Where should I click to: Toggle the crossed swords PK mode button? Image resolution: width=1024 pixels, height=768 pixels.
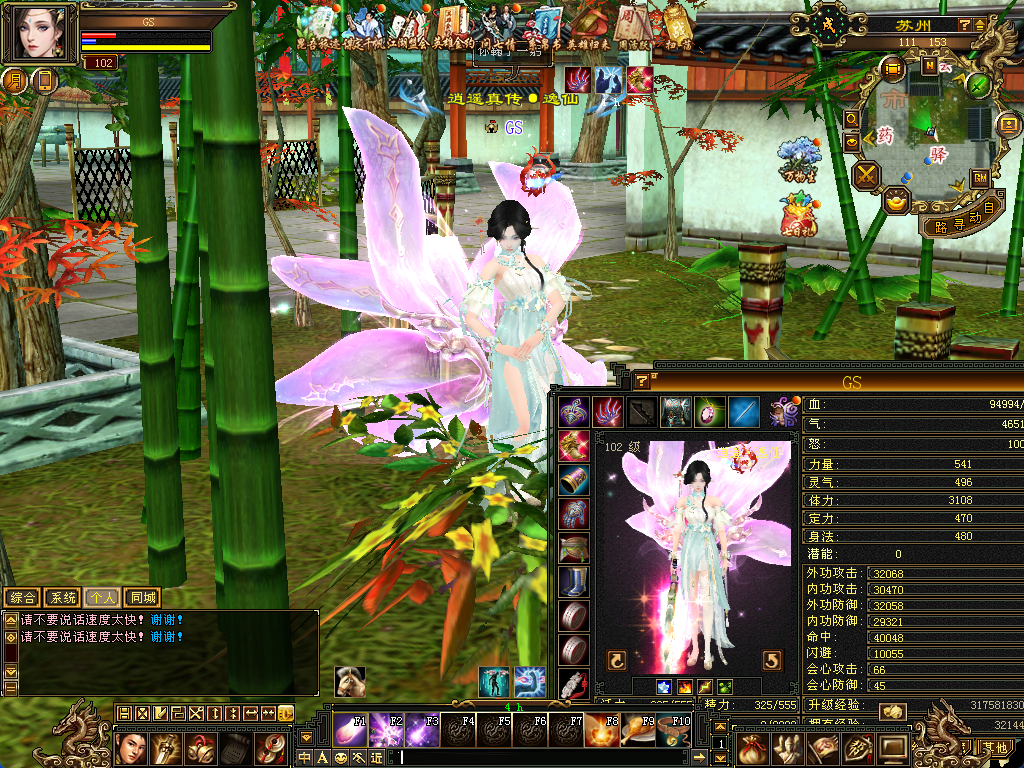866,176
